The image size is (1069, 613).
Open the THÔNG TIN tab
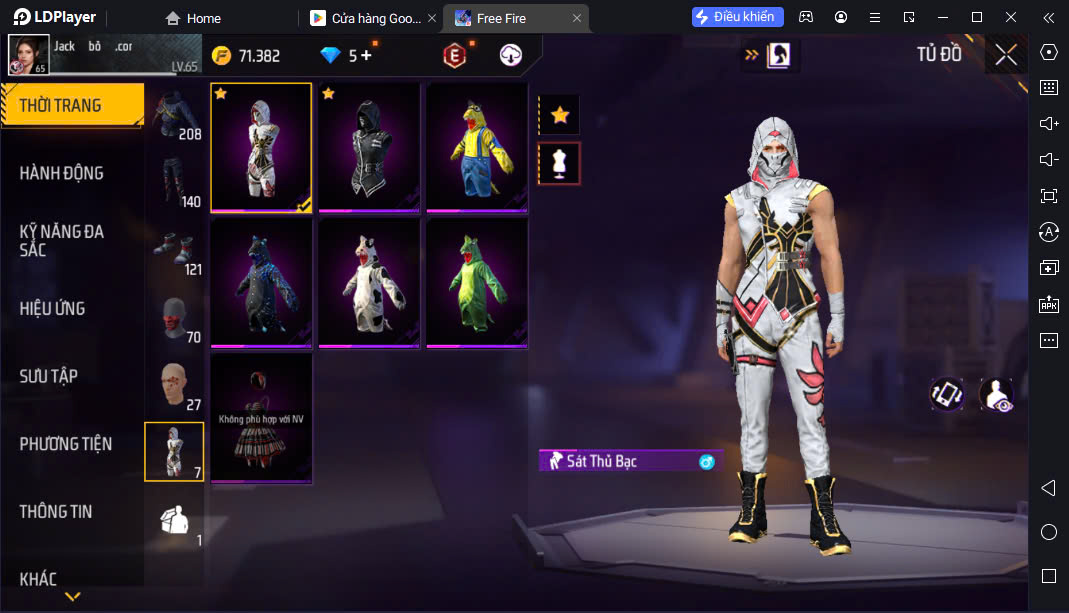pos(56,511)
